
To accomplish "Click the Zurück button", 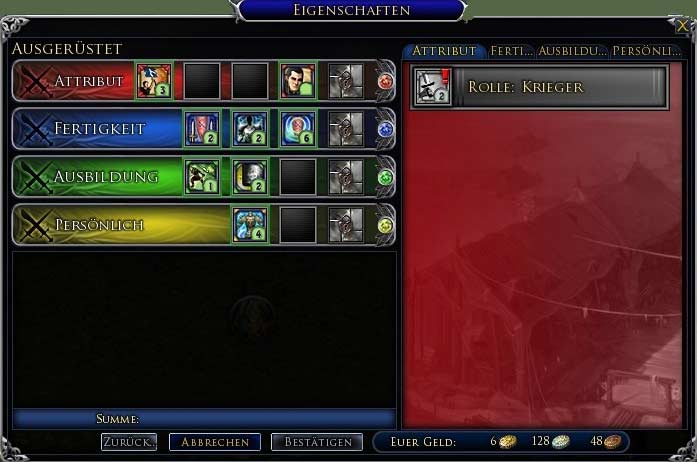I will (129, 442).
